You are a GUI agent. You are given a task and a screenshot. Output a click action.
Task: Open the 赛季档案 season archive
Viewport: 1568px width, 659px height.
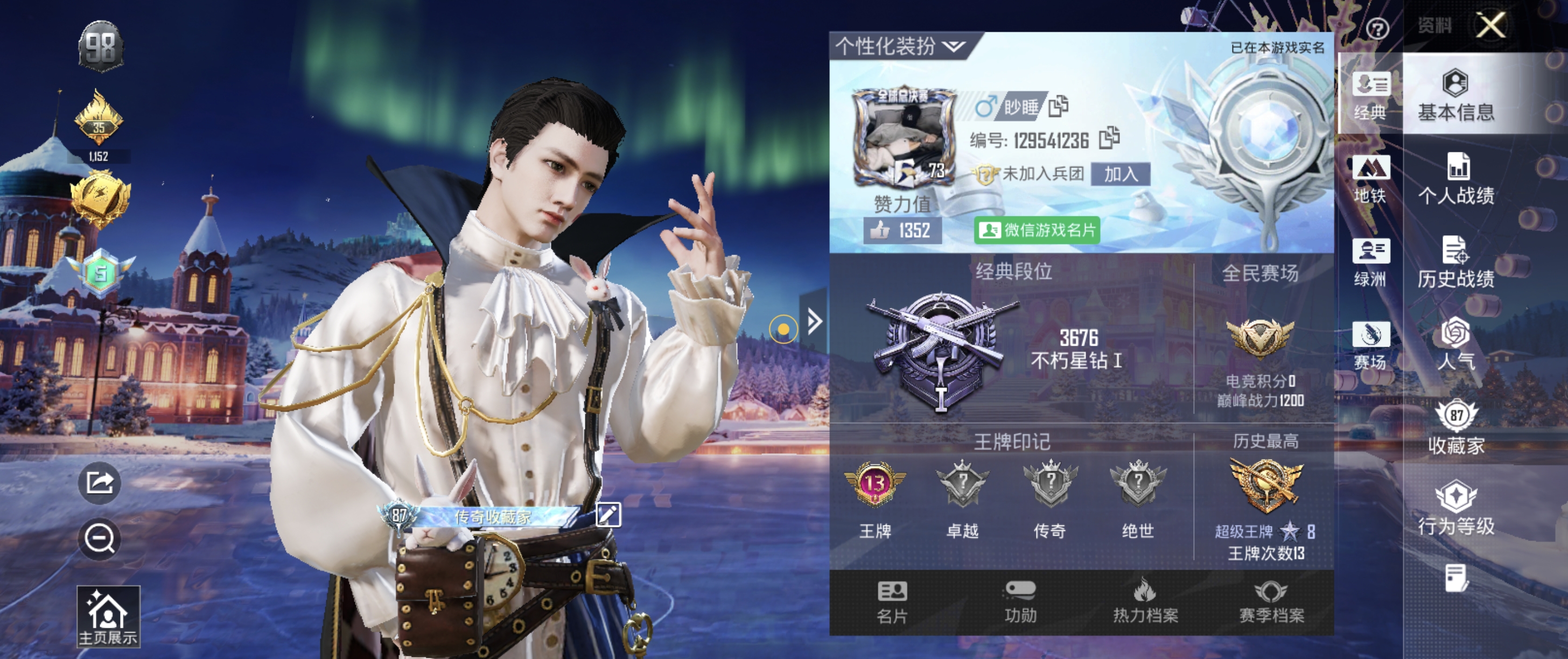(x=1271, y=602)
